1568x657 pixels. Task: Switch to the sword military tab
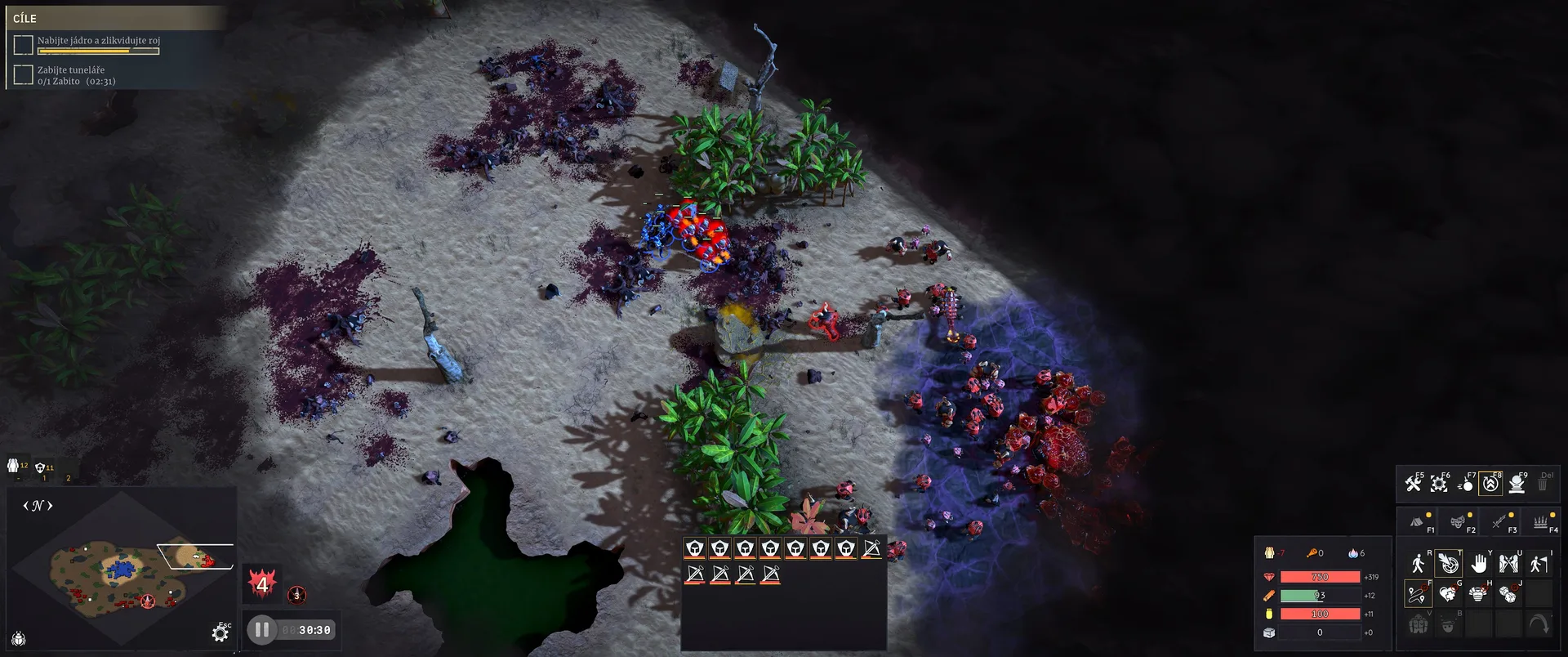(x=1499, y=522)
